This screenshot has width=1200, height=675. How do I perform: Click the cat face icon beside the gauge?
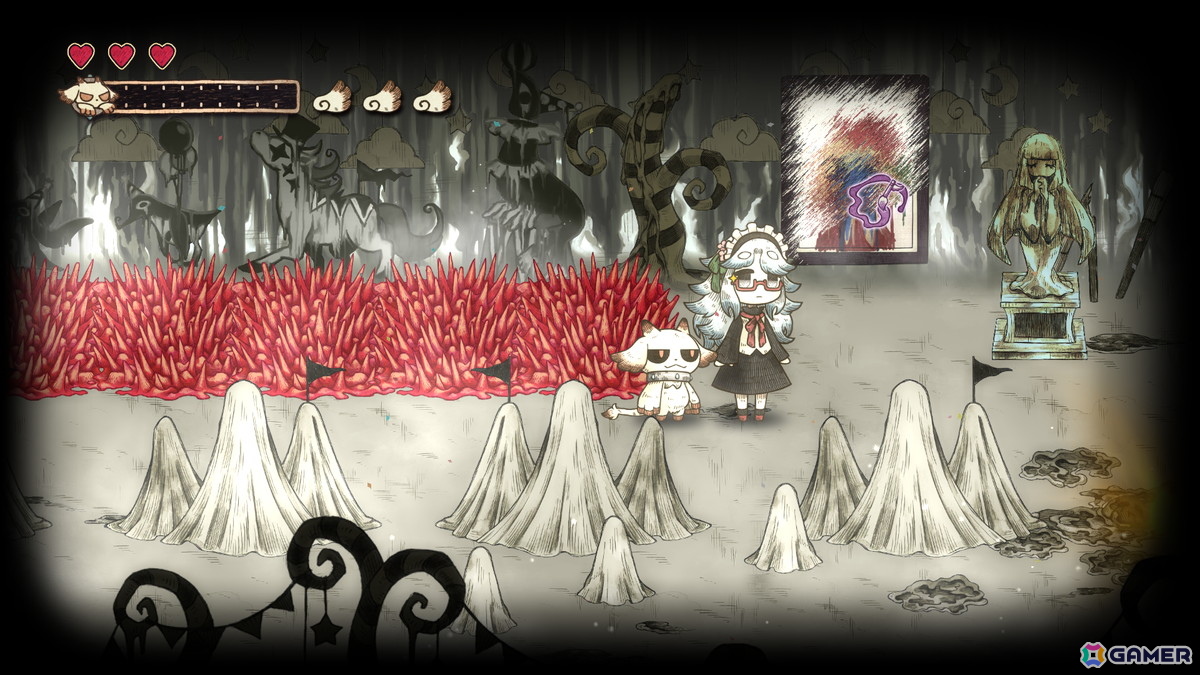[x=88, y=98]
